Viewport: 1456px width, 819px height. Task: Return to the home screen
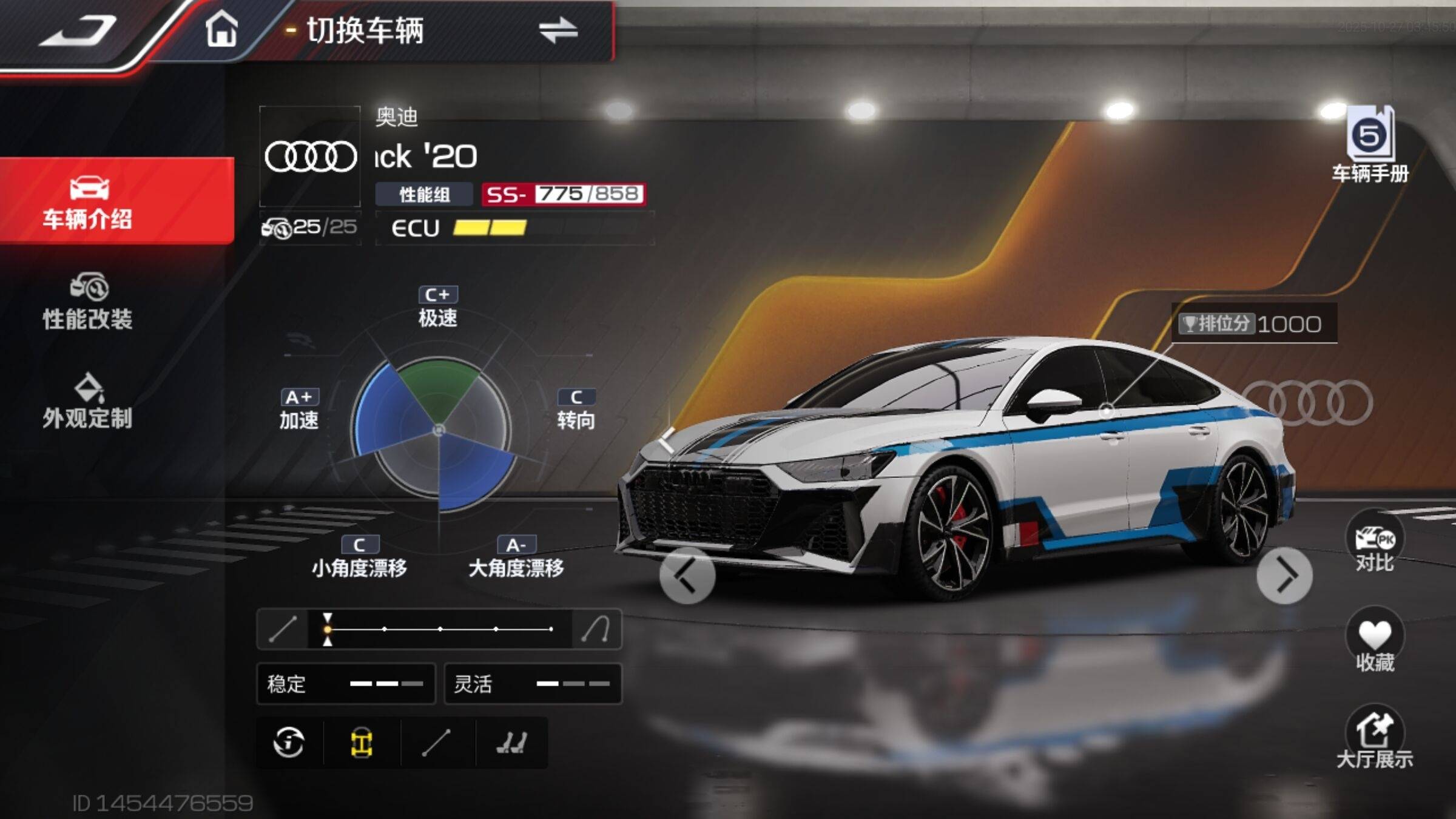pos(221,29)
